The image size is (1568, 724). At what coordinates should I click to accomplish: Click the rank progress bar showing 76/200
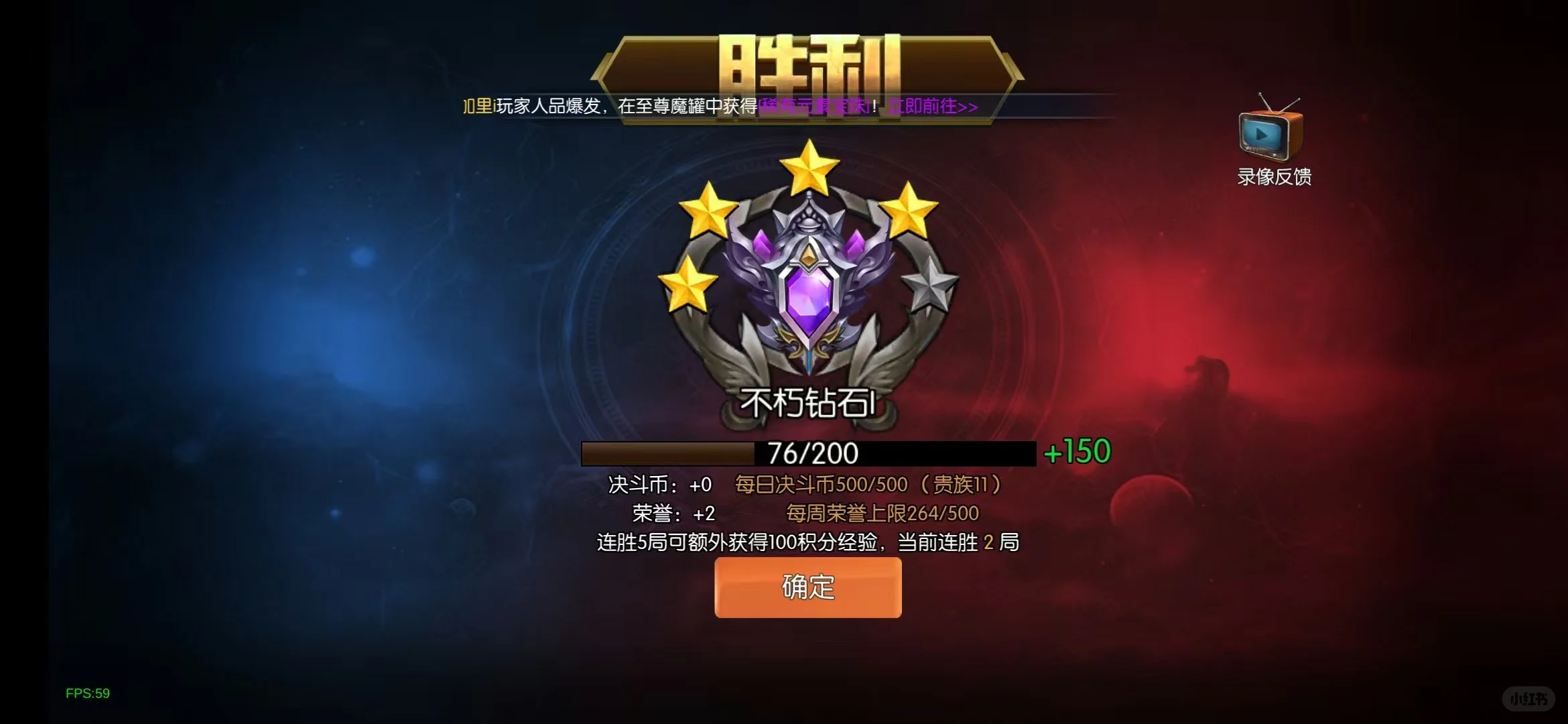coord(807,452)
